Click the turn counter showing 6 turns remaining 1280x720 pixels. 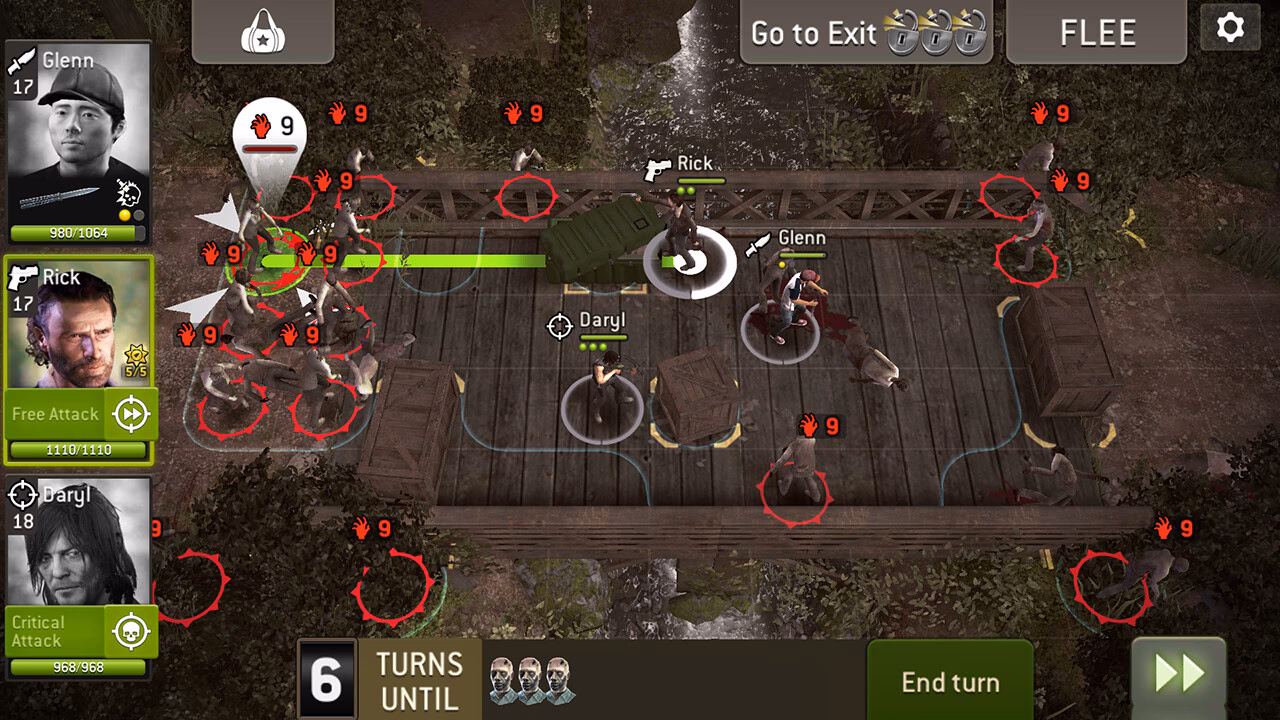324,680
